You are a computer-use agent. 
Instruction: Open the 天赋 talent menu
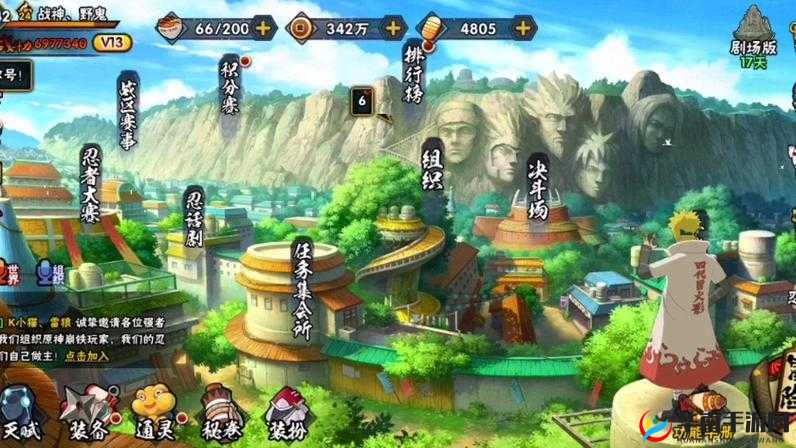18,416
